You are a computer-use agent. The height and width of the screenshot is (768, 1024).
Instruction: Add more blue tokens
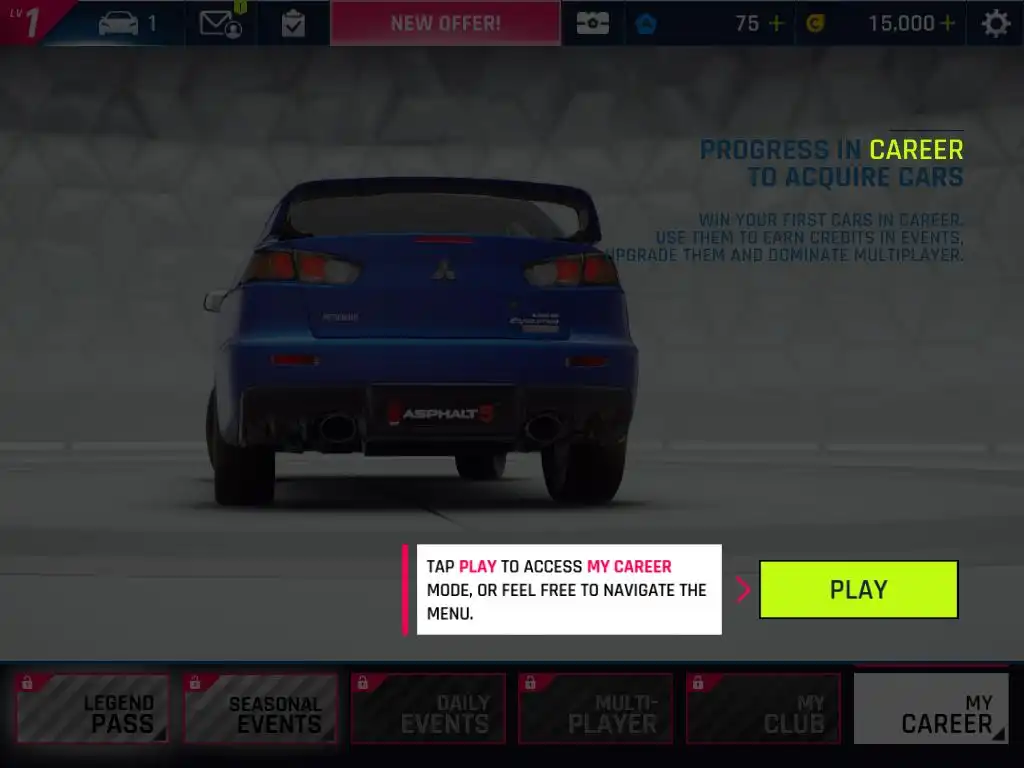coord(775,23)
